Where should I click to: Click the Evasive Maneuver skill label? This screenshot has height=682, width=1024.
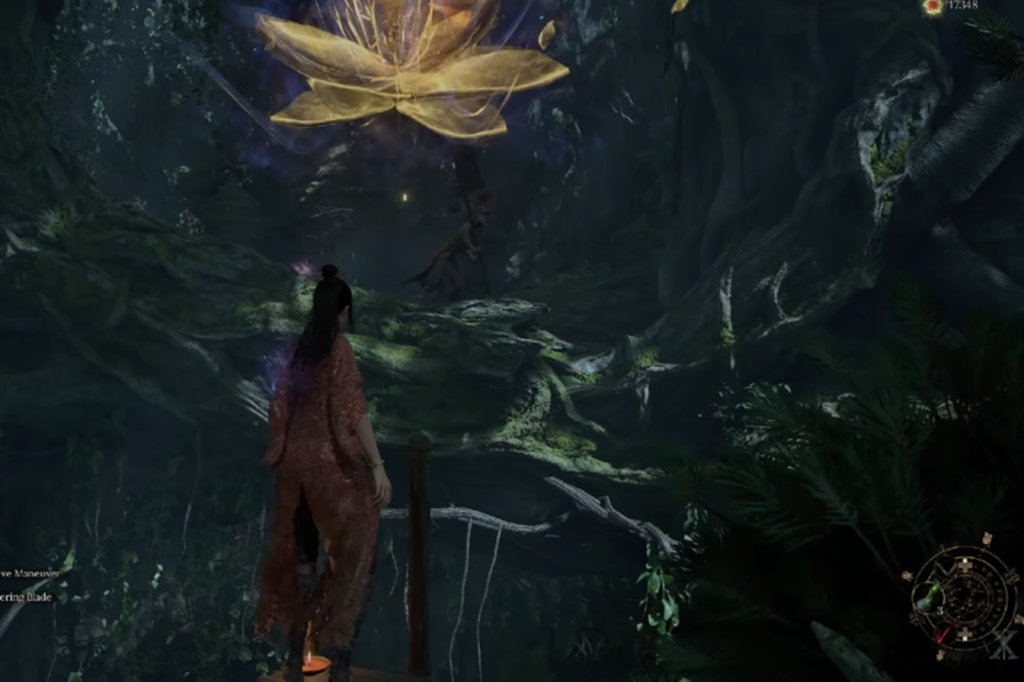pos(30,573)
